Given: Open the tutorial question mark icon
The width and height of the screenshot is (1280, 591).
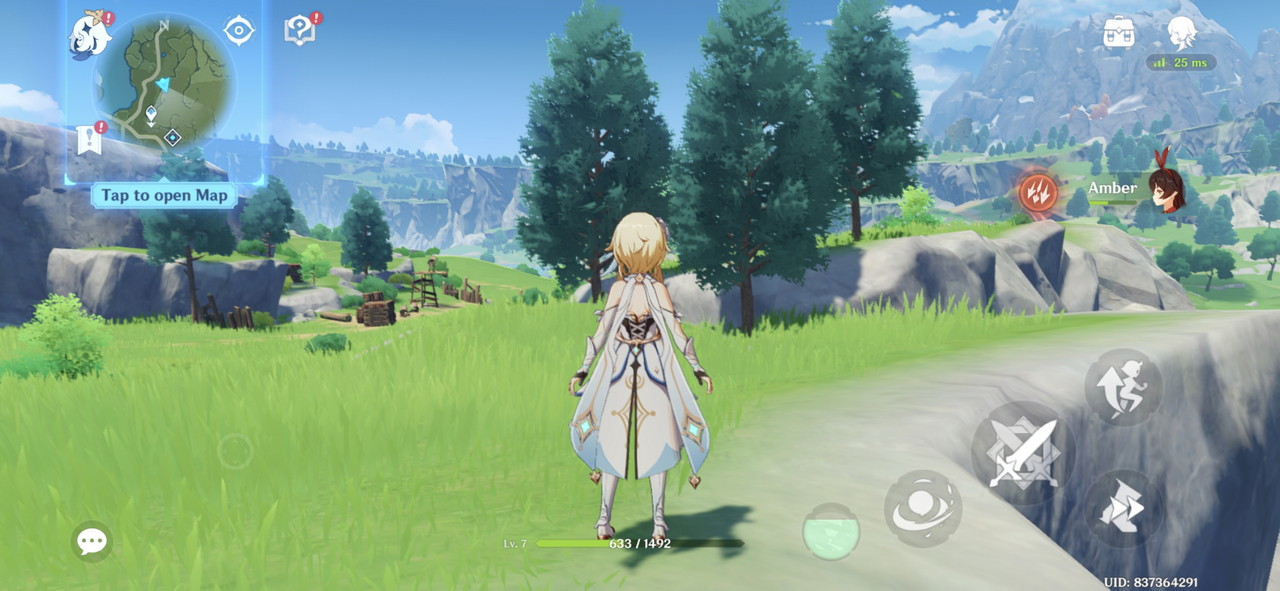Looking at the screenshot, I should (x=300, y=31).
